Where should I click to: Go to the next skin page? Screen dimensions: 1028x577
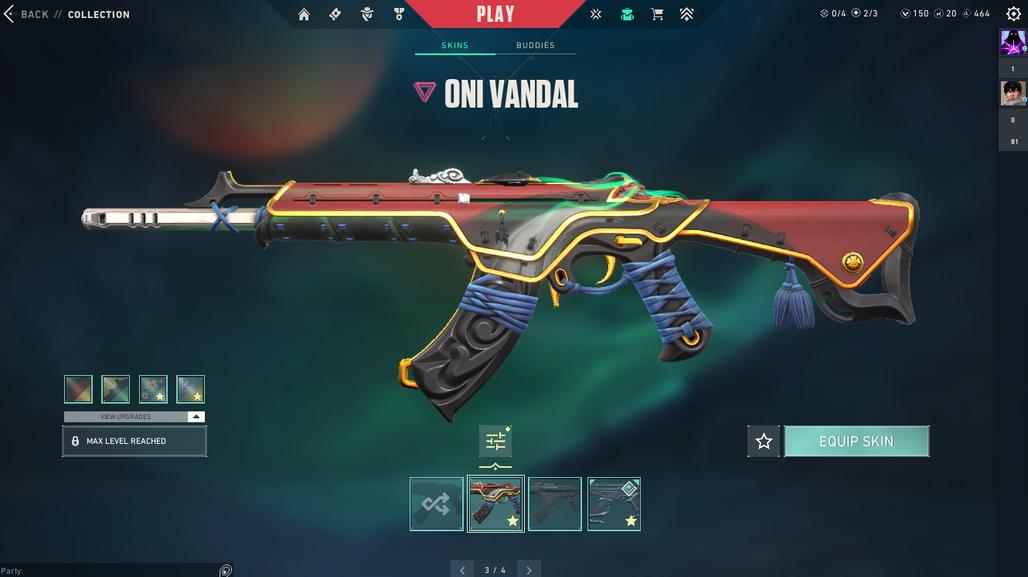pos(529,570)
